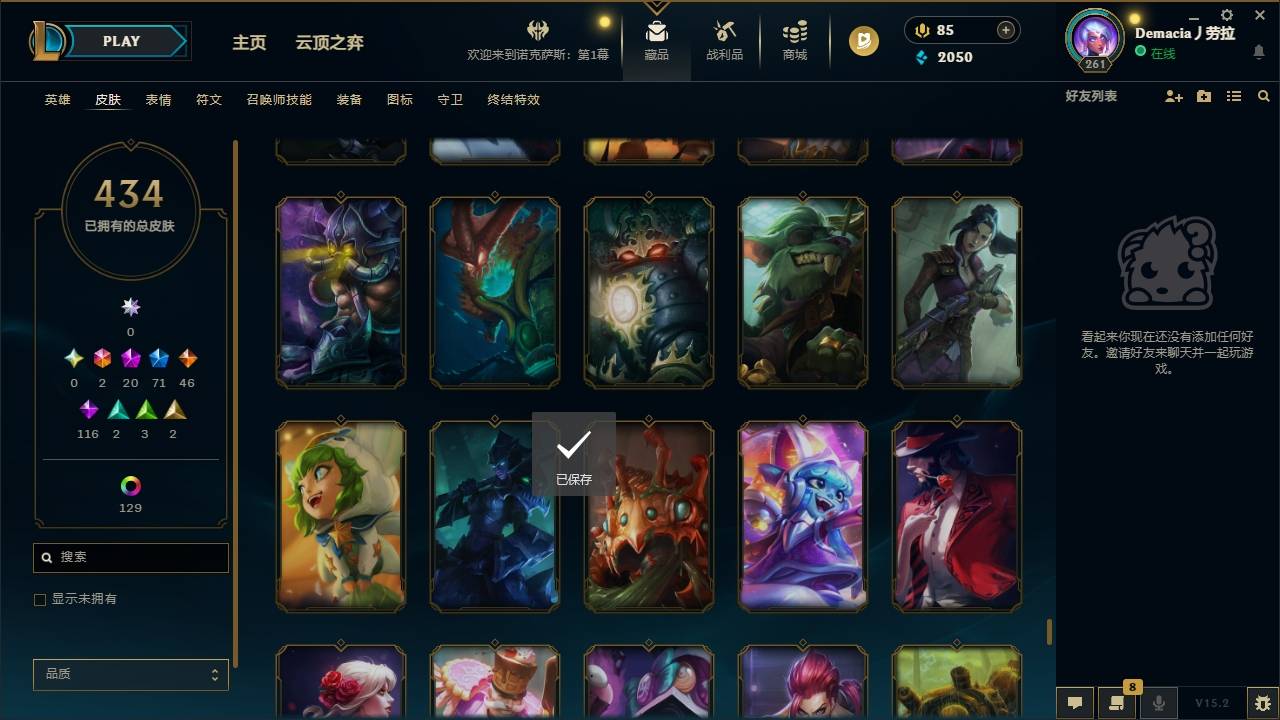Screen dimensions: 1280x720
Task: Click inside the 搜索 search field
Action: [x=130, y=557]
